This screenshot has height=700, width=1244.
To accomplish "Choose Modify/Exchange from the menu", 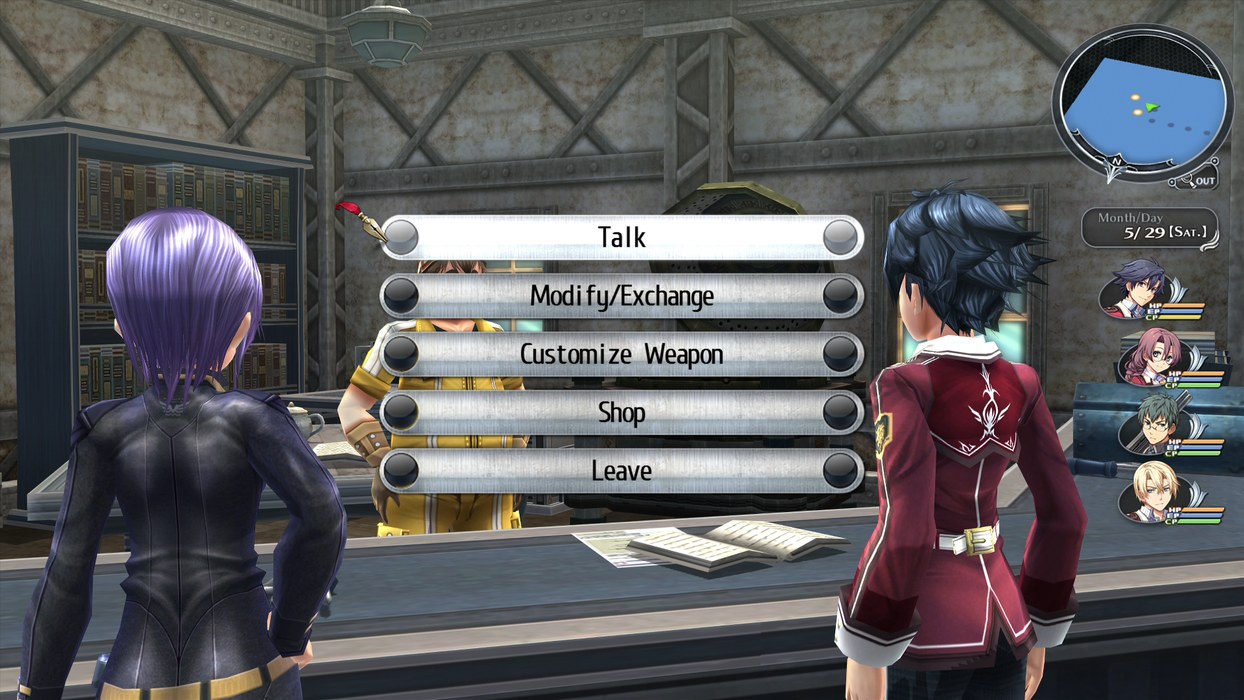I will pyautogui.click(x=621, y=296).
